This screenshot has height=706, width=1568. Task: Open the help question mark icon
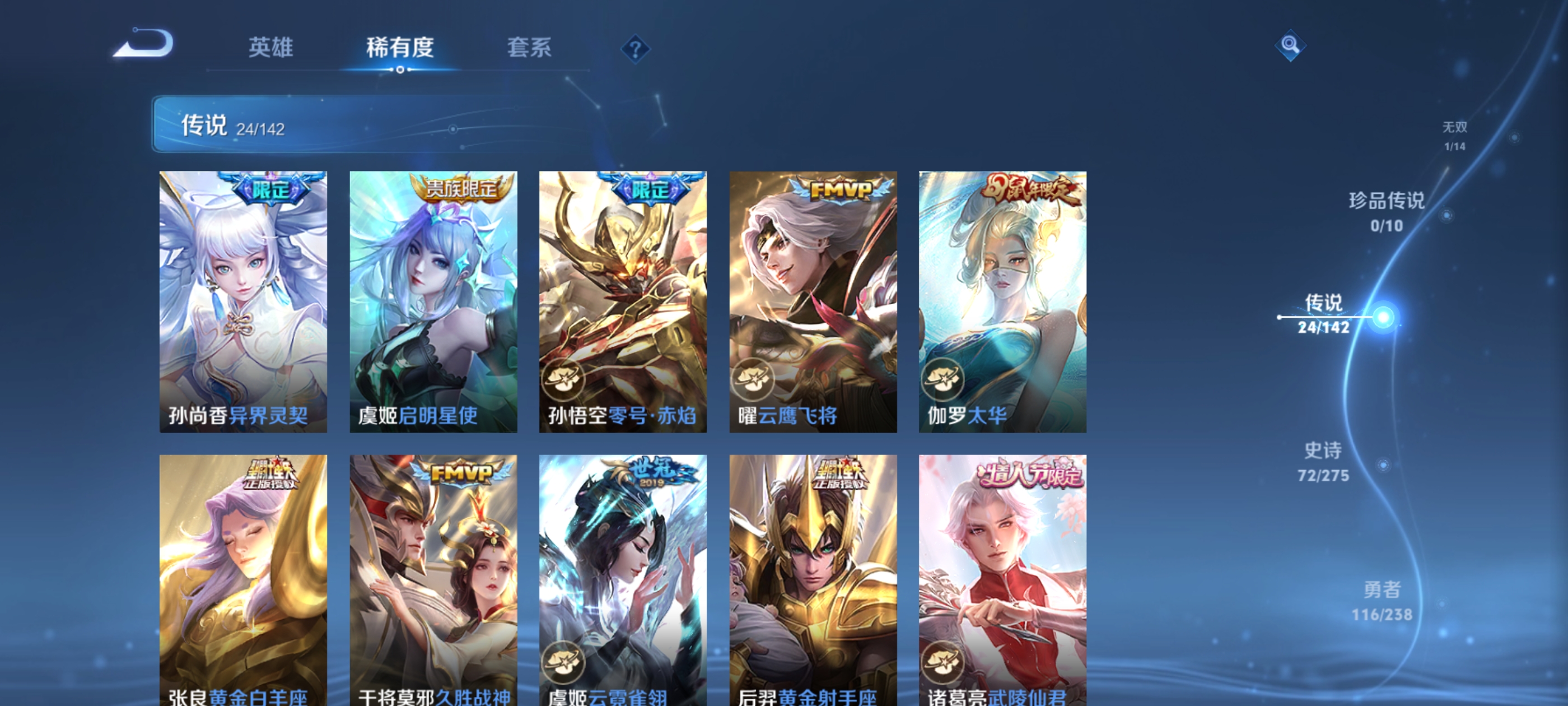coord(636,50)
